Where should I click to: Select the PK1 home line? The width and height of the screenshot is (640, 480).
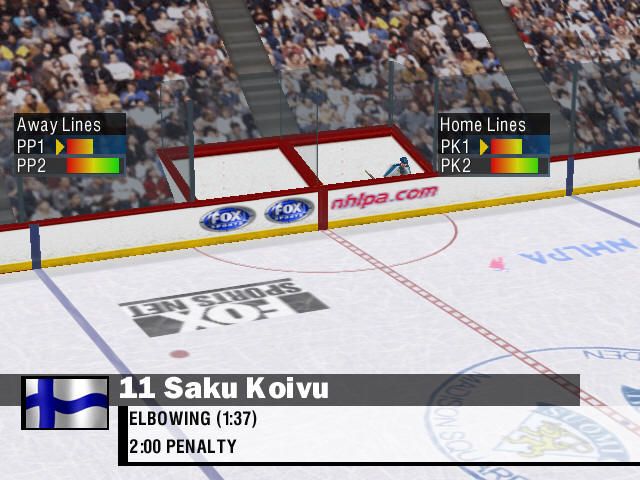coord(494,146)
